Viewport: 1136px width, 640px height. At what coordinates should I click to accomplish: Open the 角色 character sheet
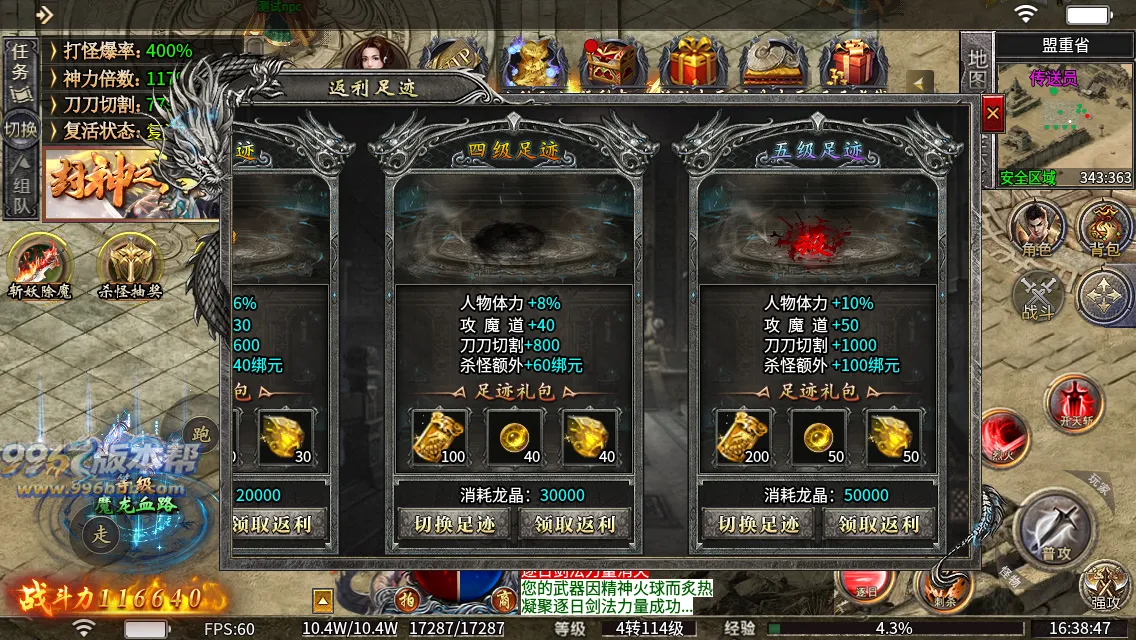pyautogui.click(x=1037, y=227)
